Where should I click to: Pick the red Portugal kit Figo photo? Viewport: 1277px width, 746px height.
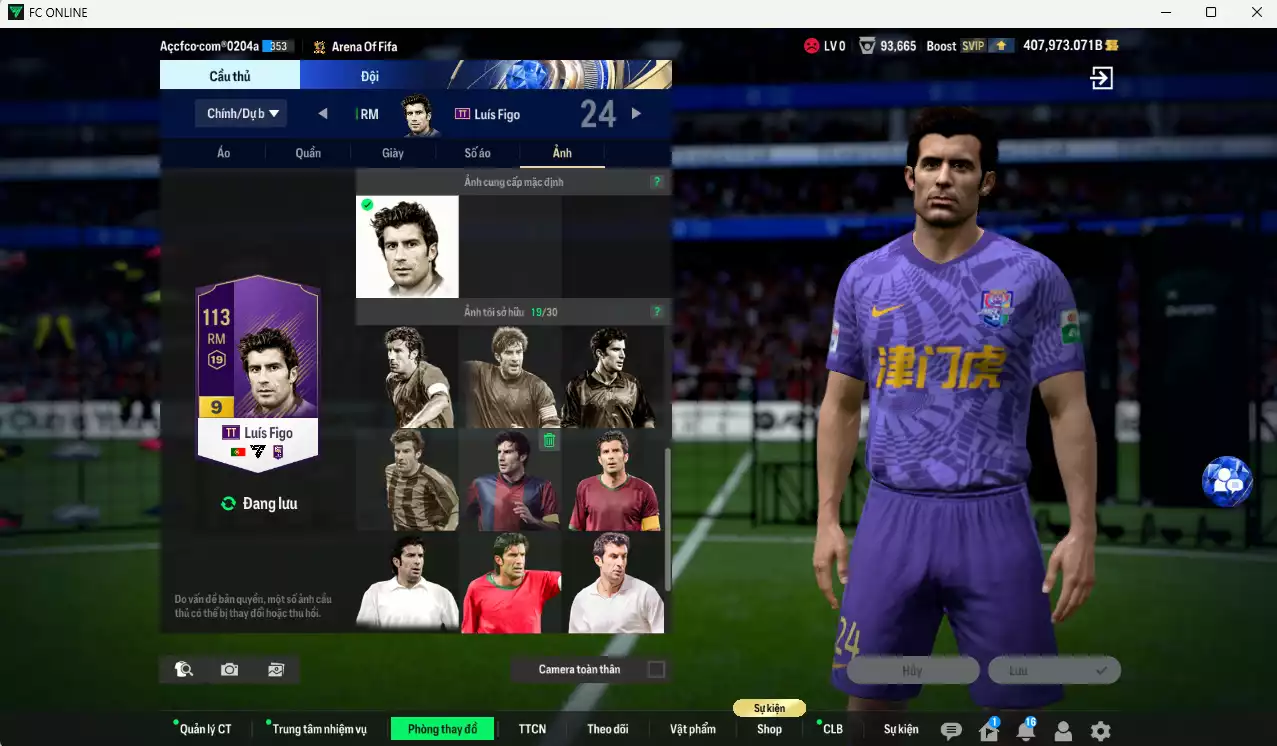512,583
